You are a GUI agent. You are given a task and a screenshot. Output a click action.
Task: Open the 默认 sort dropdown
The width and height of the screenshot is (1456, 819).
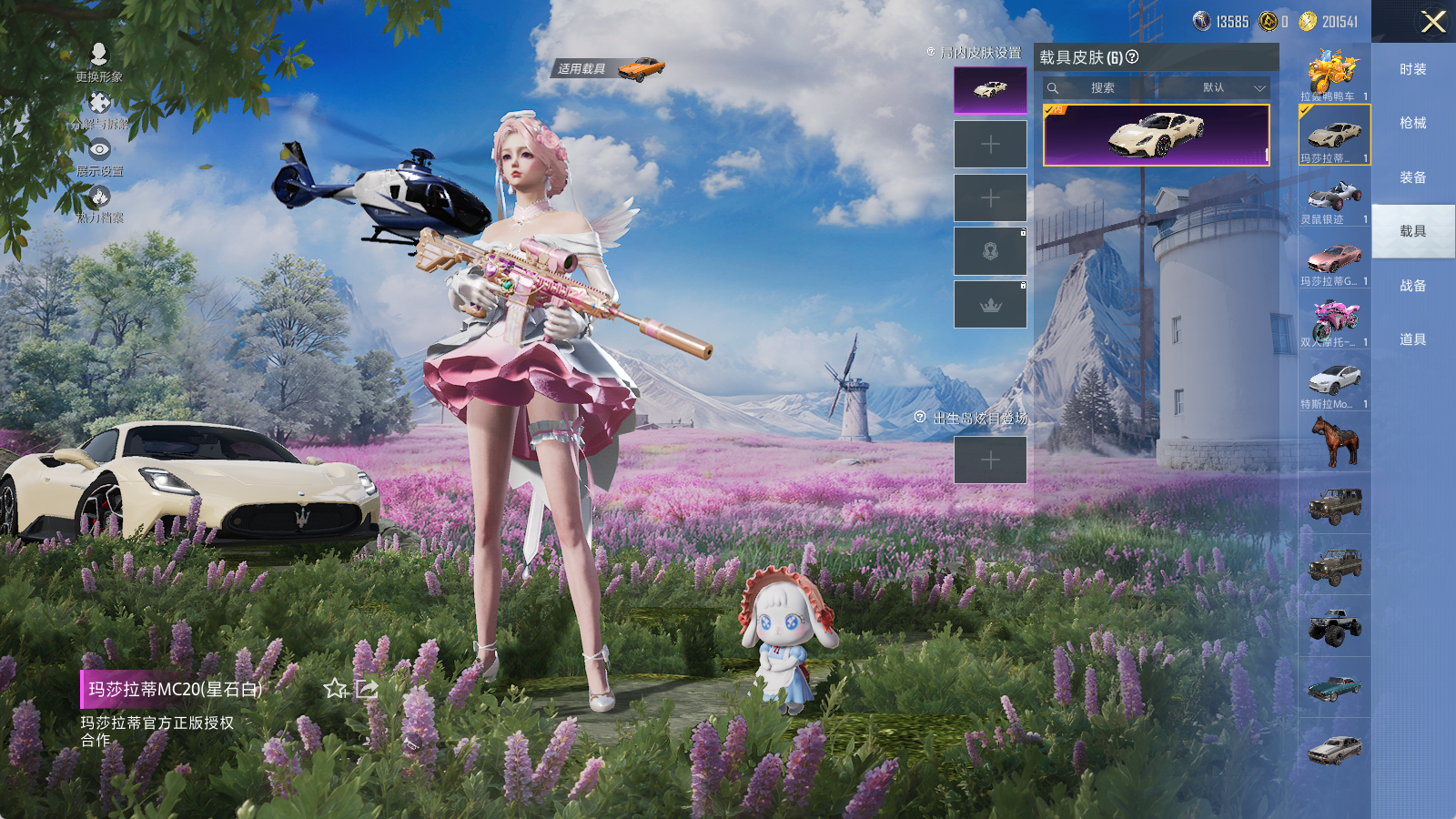(1220, 88)
